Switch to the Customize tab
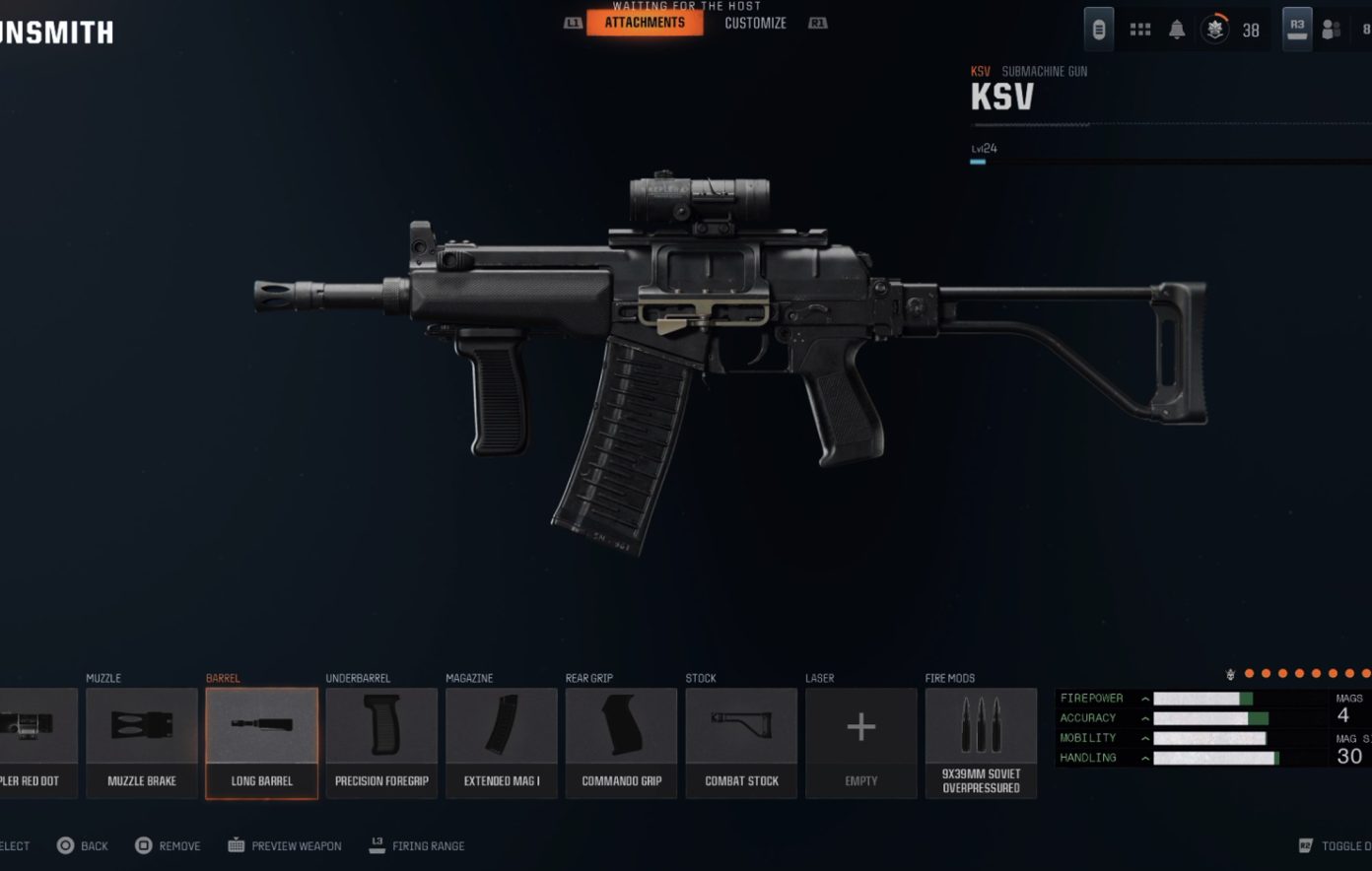The height and width of the screenshot is (871, 1372). 754,22
